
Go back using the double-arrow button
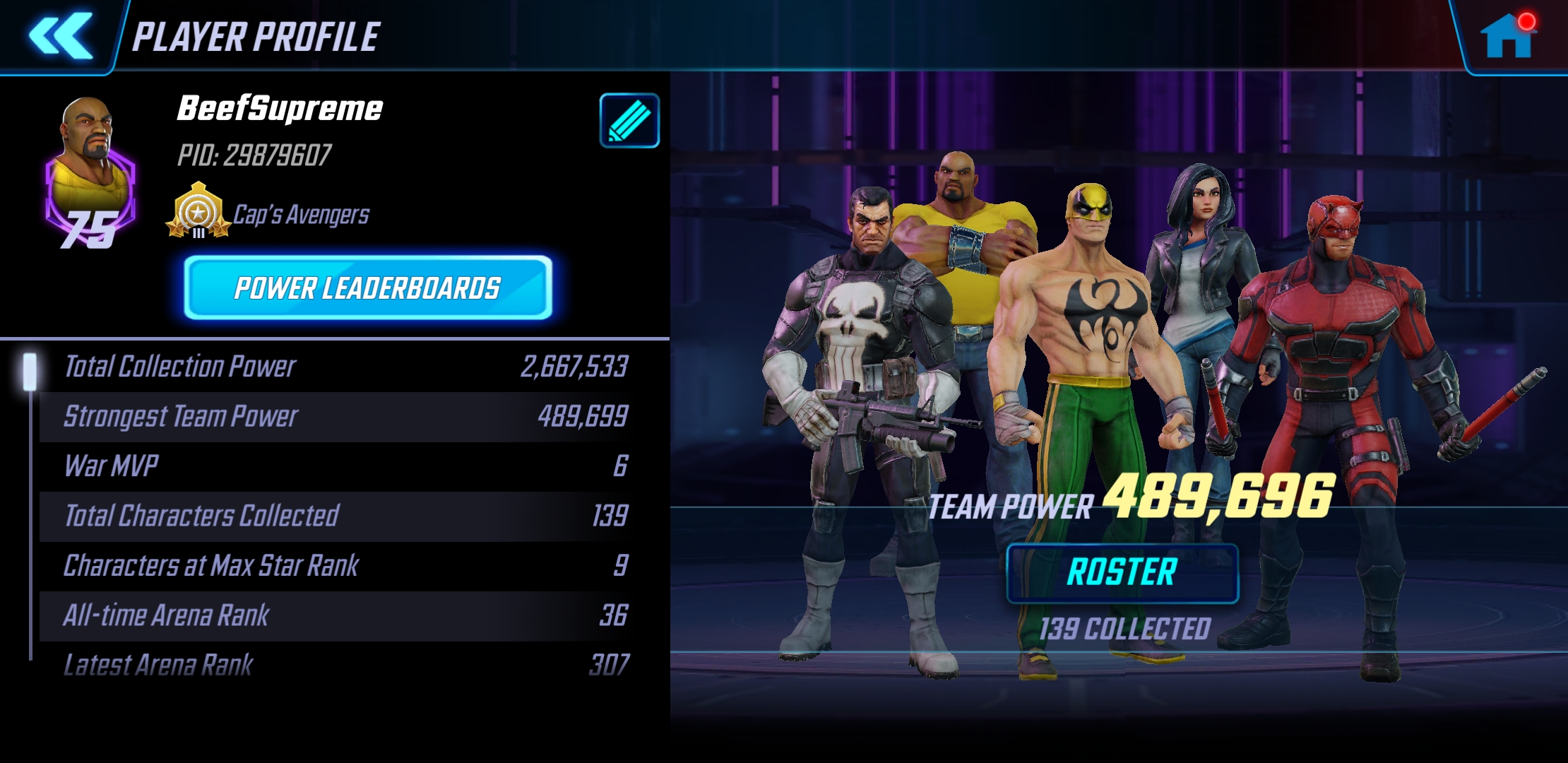(x=60, y=35)
